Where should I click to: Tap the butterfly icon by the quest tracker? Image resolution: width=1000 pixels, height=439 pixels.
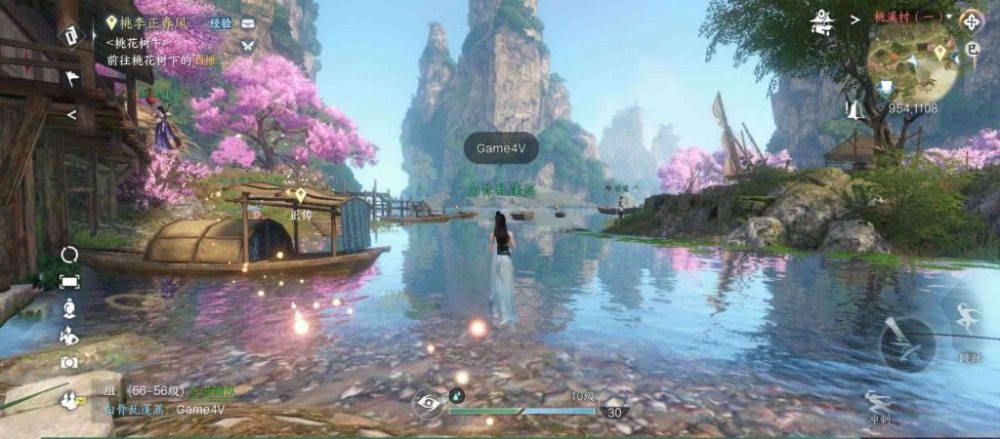click(248, 44)
